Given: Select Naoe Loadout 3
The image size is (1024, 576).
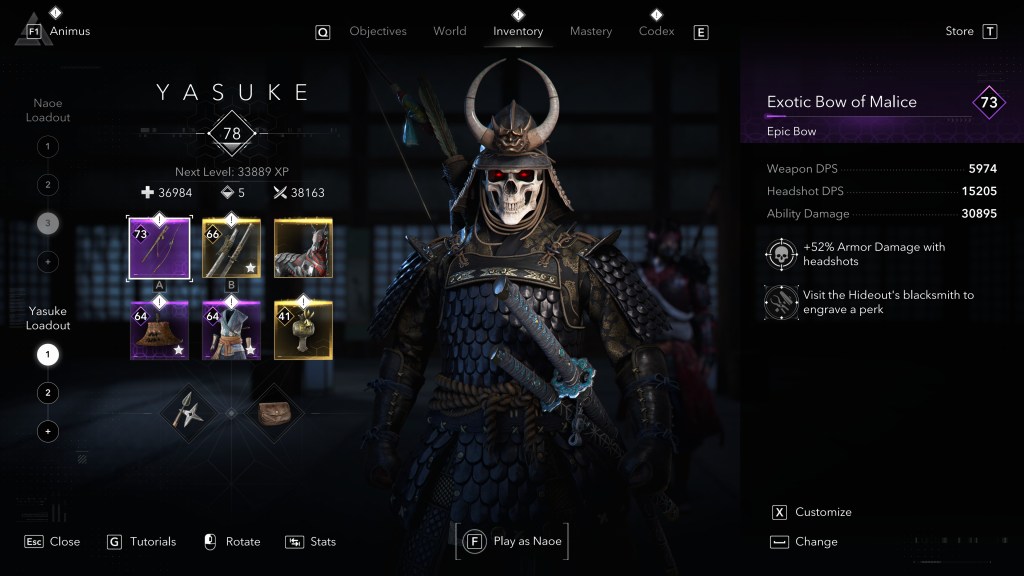Looking at the screenshot, I should 47,223.
